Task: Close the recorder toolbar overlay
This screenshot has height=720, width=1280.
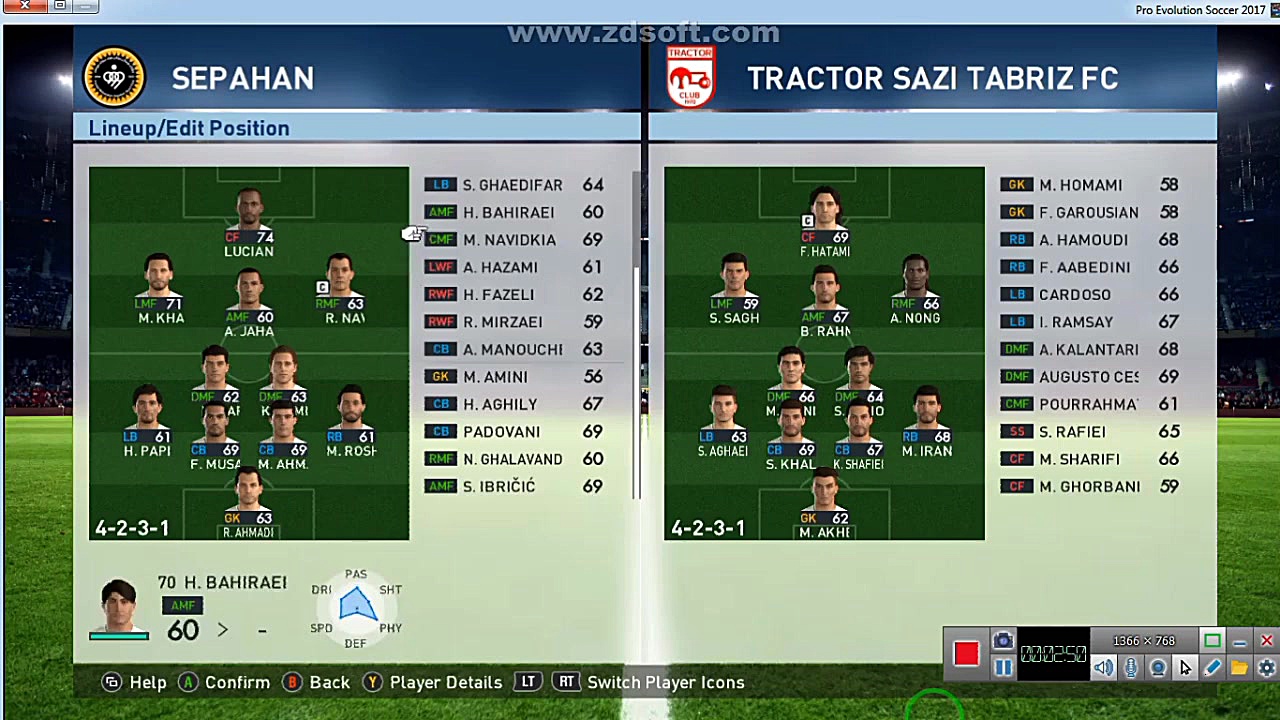Action: pyautogui.click(x=1266, y=641)
